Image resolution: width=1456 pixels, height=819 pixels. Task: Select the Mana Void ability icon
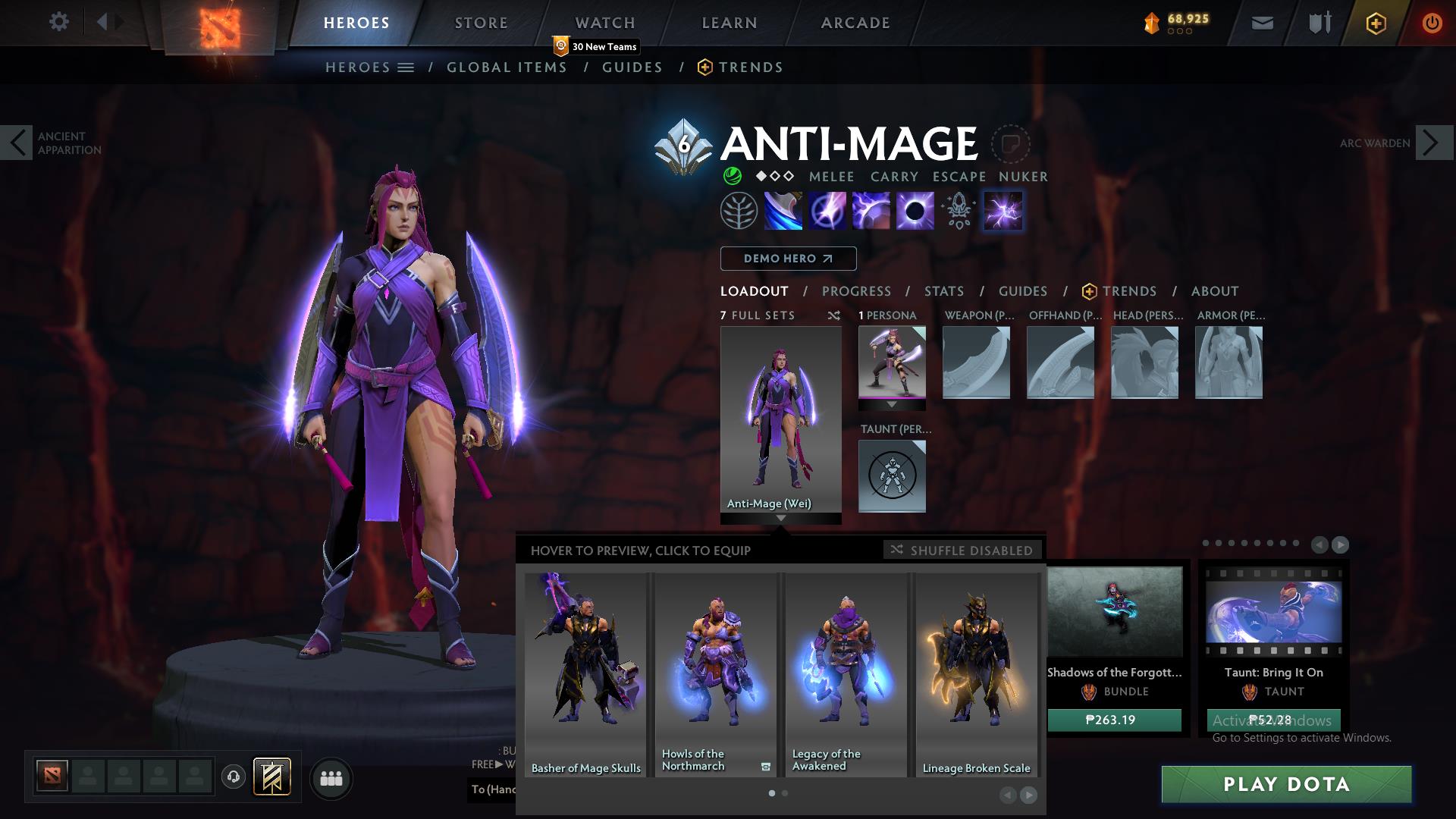pos(916,211)
